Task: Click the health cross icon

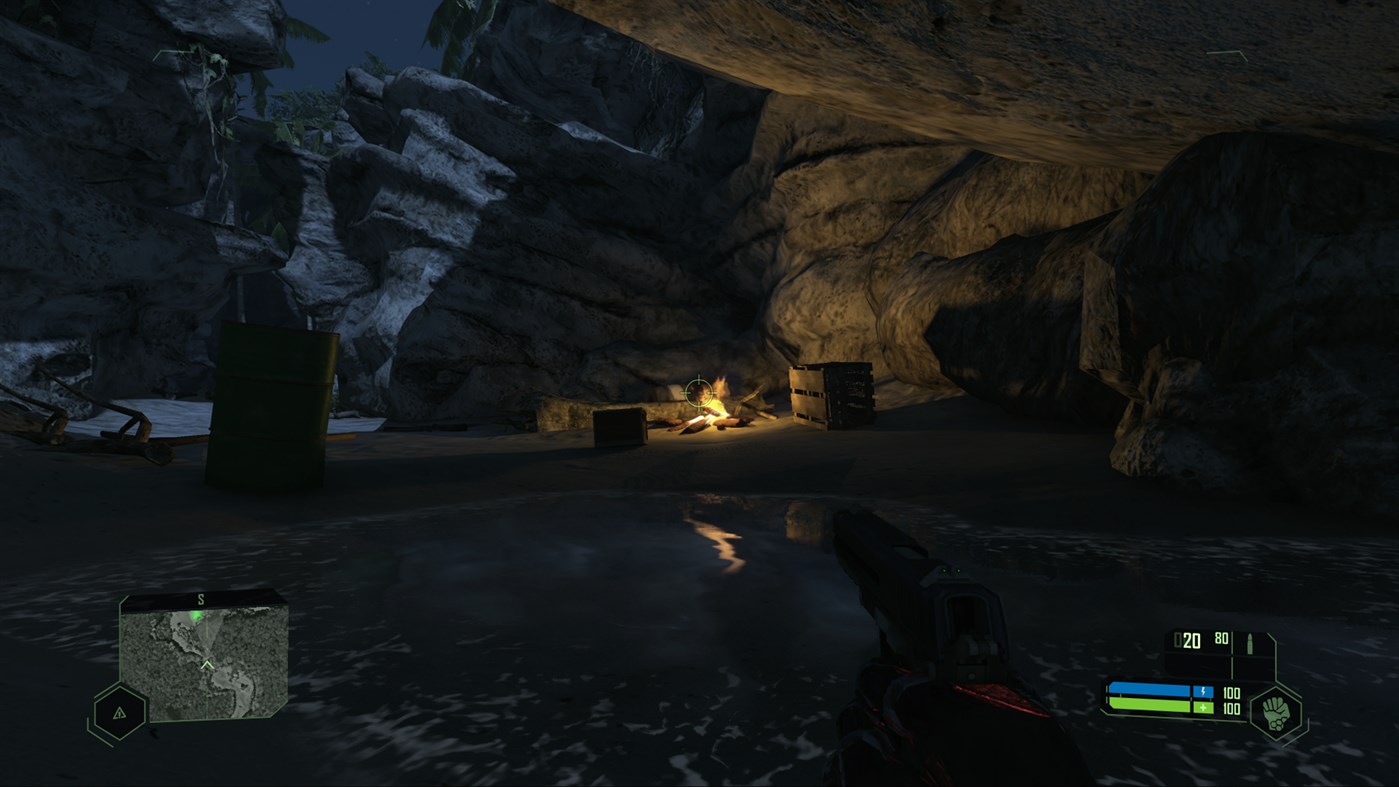Action: click(x=1204, y=708)
